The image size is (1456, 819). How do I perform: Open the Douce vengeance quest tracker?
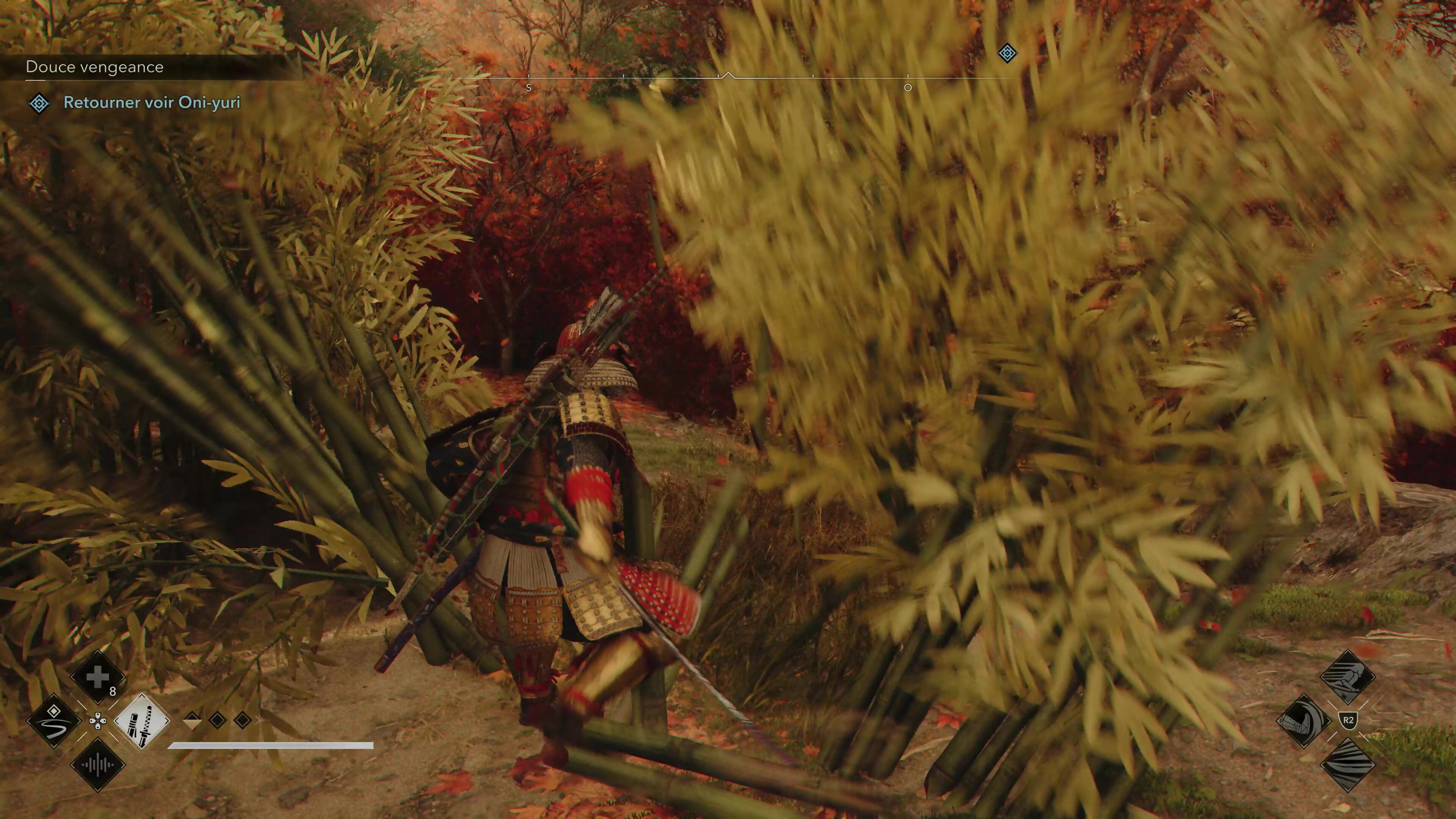click(94, 67)
